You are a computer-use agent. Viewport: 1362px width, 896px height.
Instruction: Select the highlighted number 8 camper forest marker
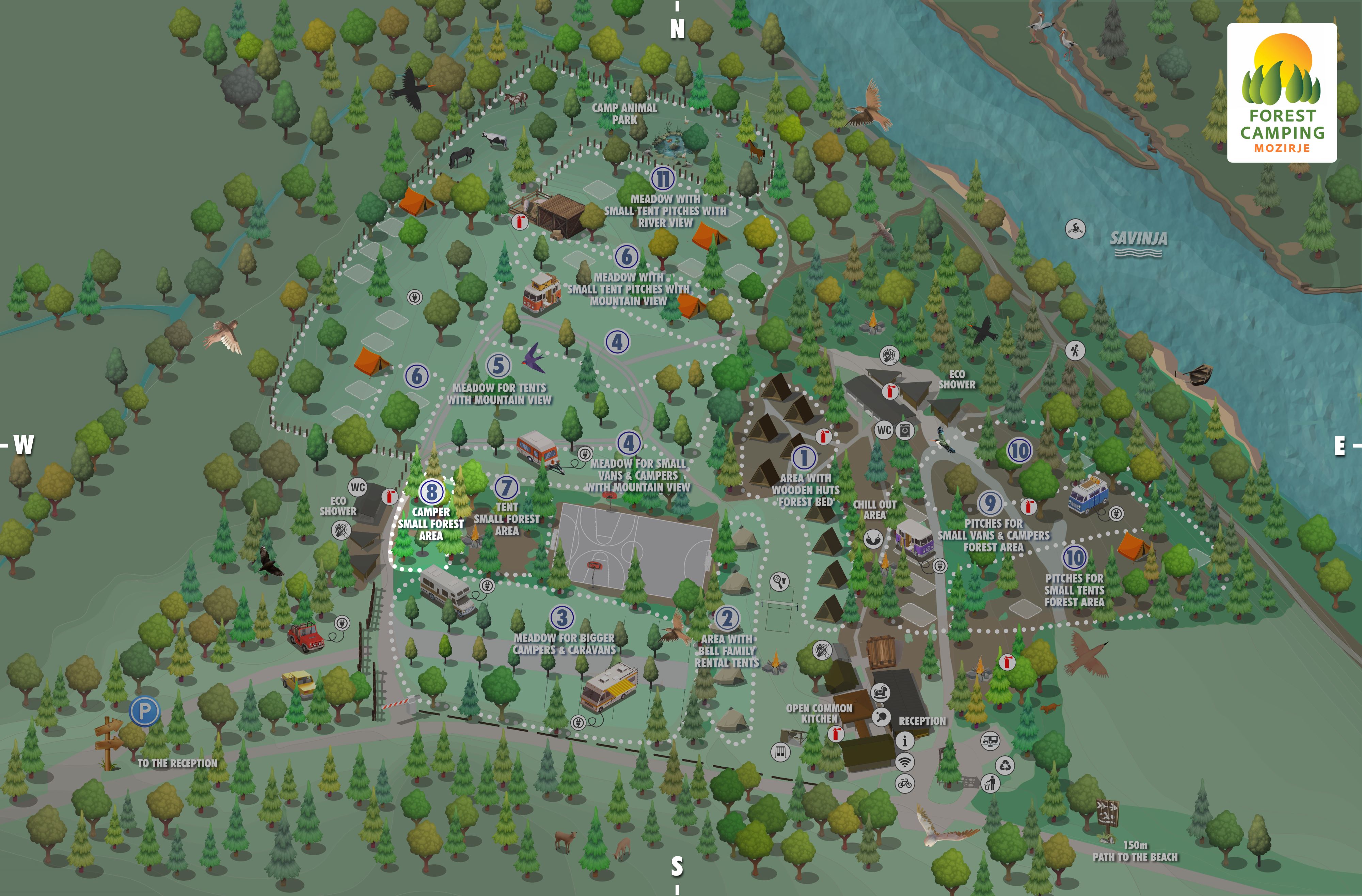(x=431, y=492)
